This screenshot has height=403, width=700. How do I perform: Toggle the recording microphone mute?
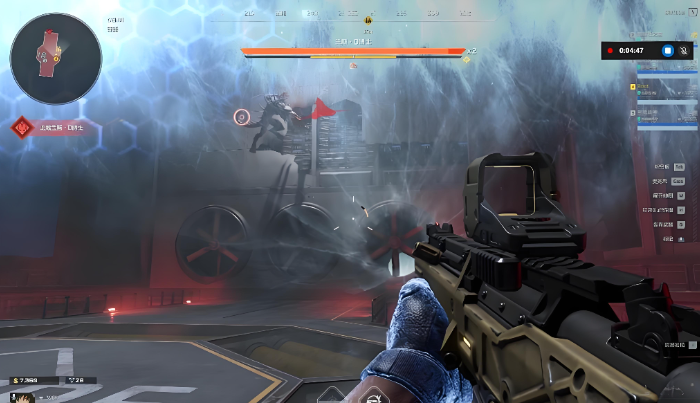(x=684, y=50)
